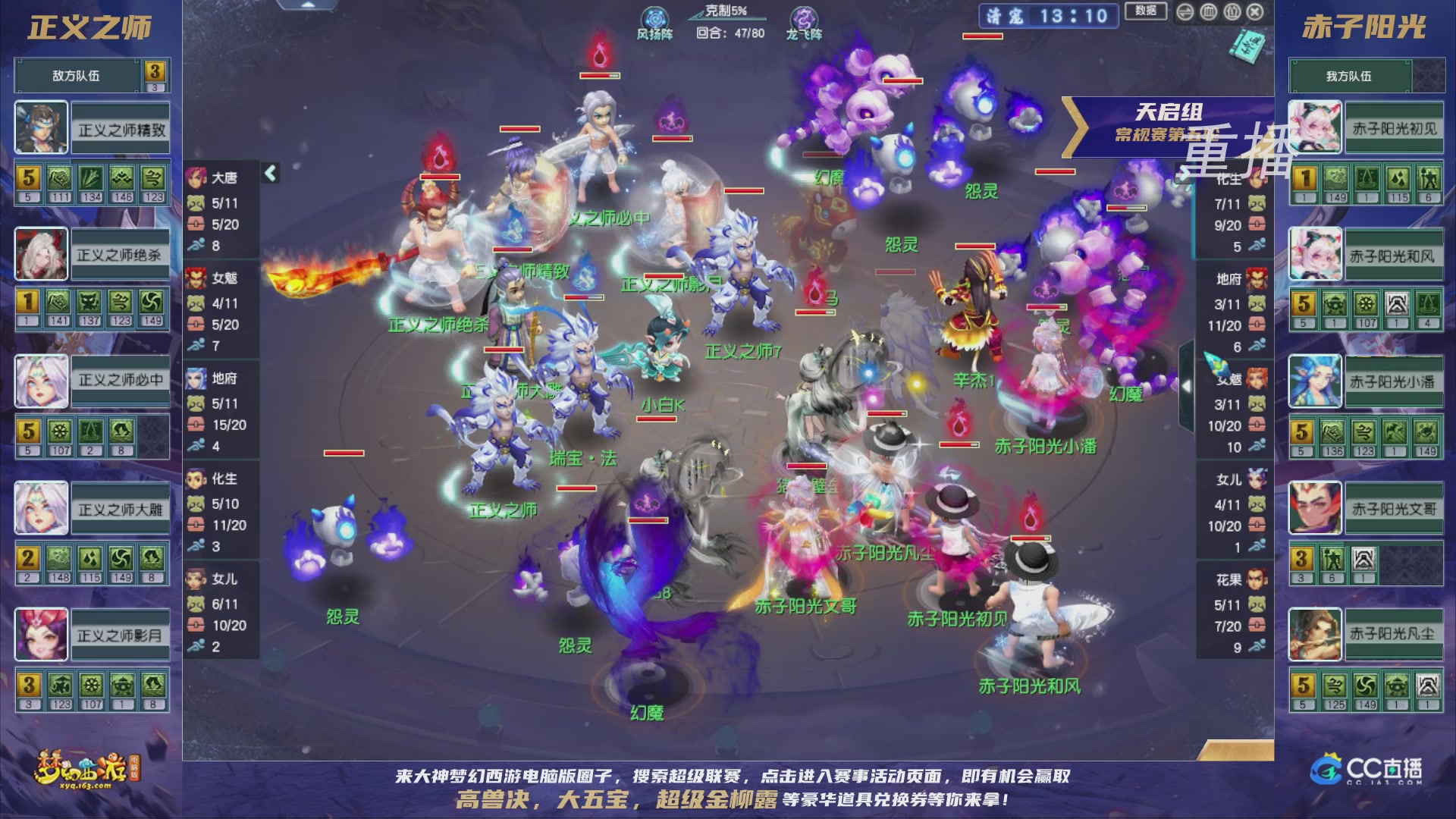This screenshot has width=1456, height=819.
Task: Toggle the grid icon next to 数据
Action: point(1208,12)
